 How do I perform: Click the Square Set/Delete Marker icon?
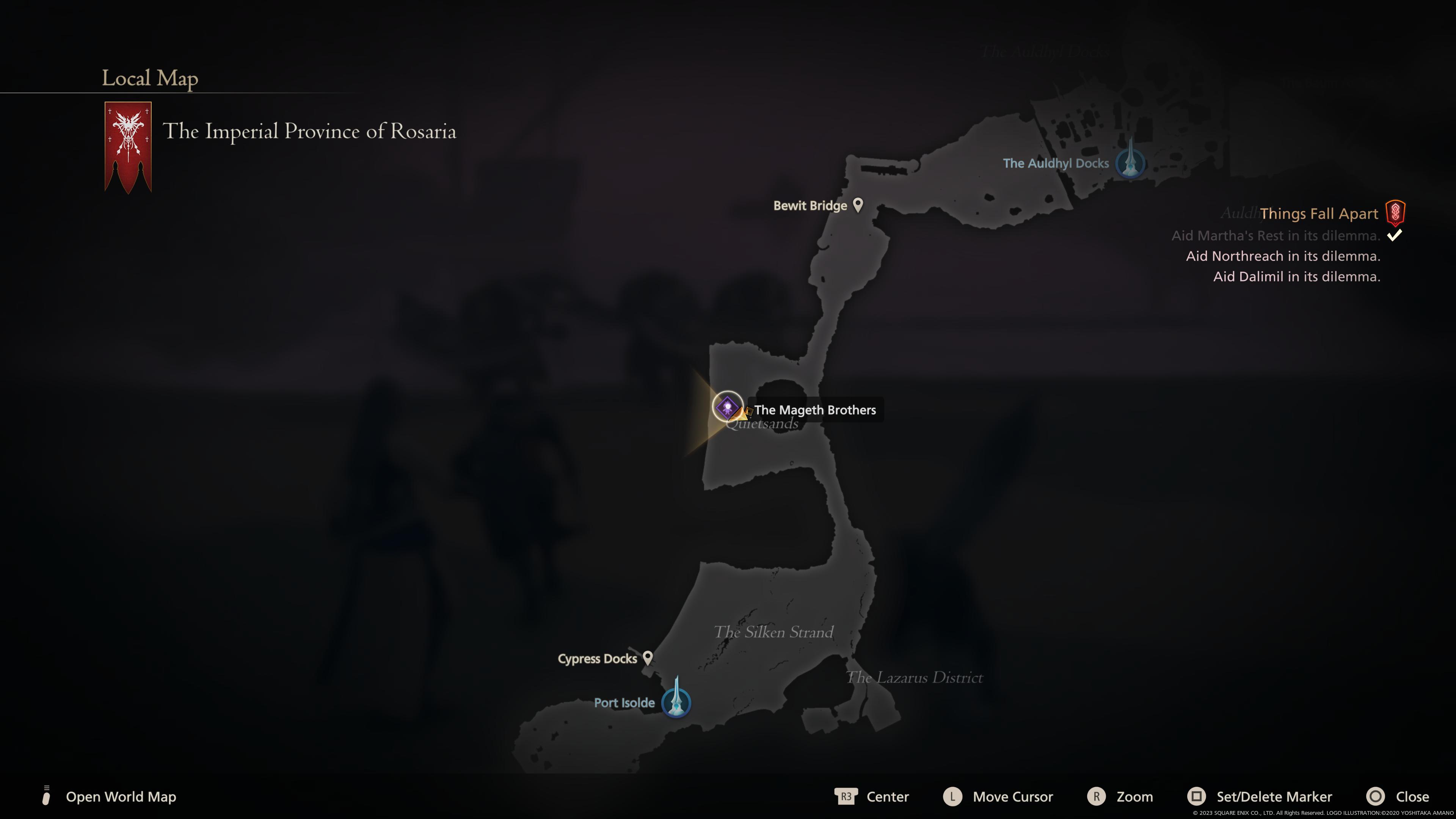(x=1197, y=796)
